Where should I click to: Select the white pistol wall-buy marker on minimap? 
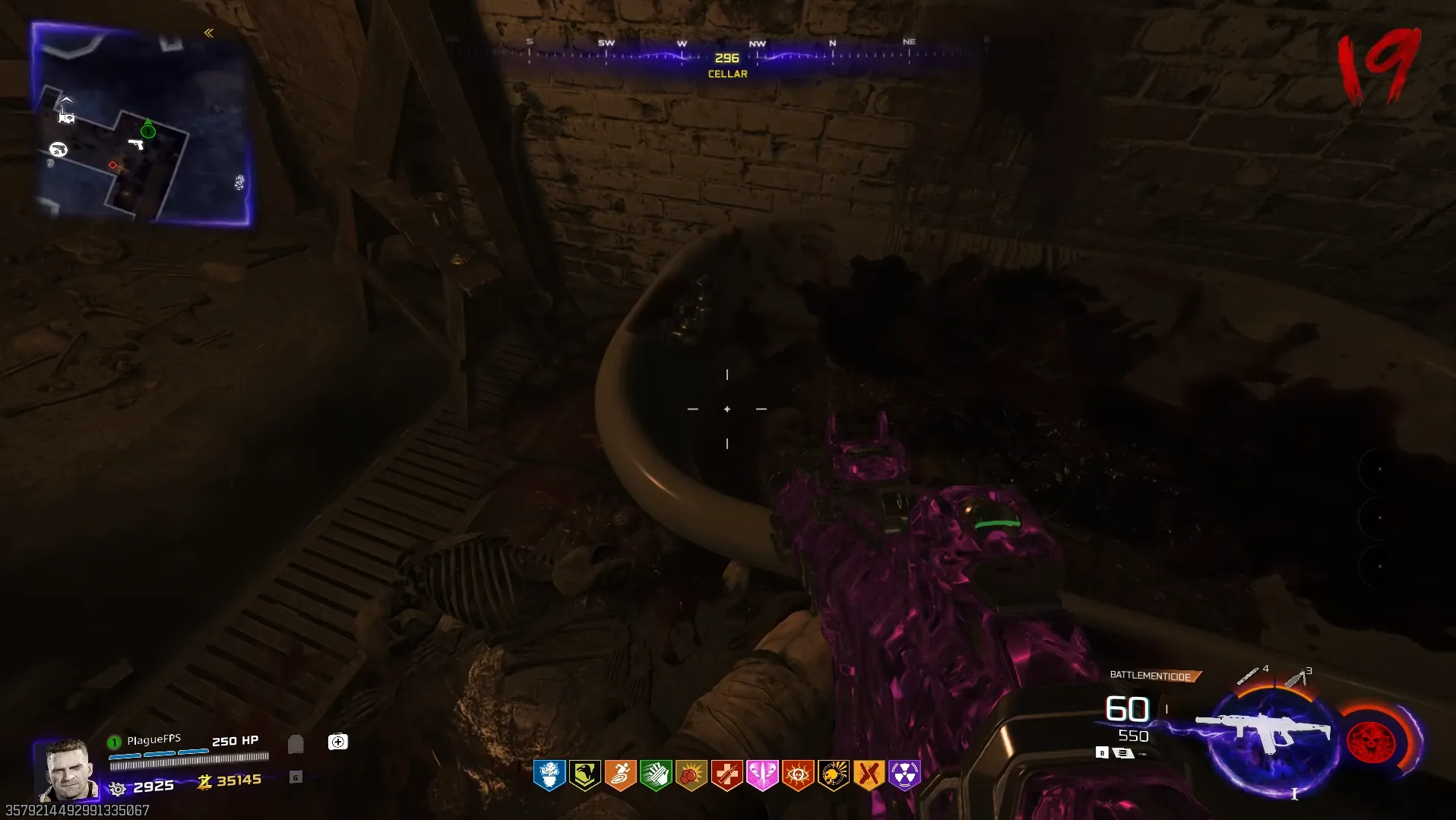point(136,144)
